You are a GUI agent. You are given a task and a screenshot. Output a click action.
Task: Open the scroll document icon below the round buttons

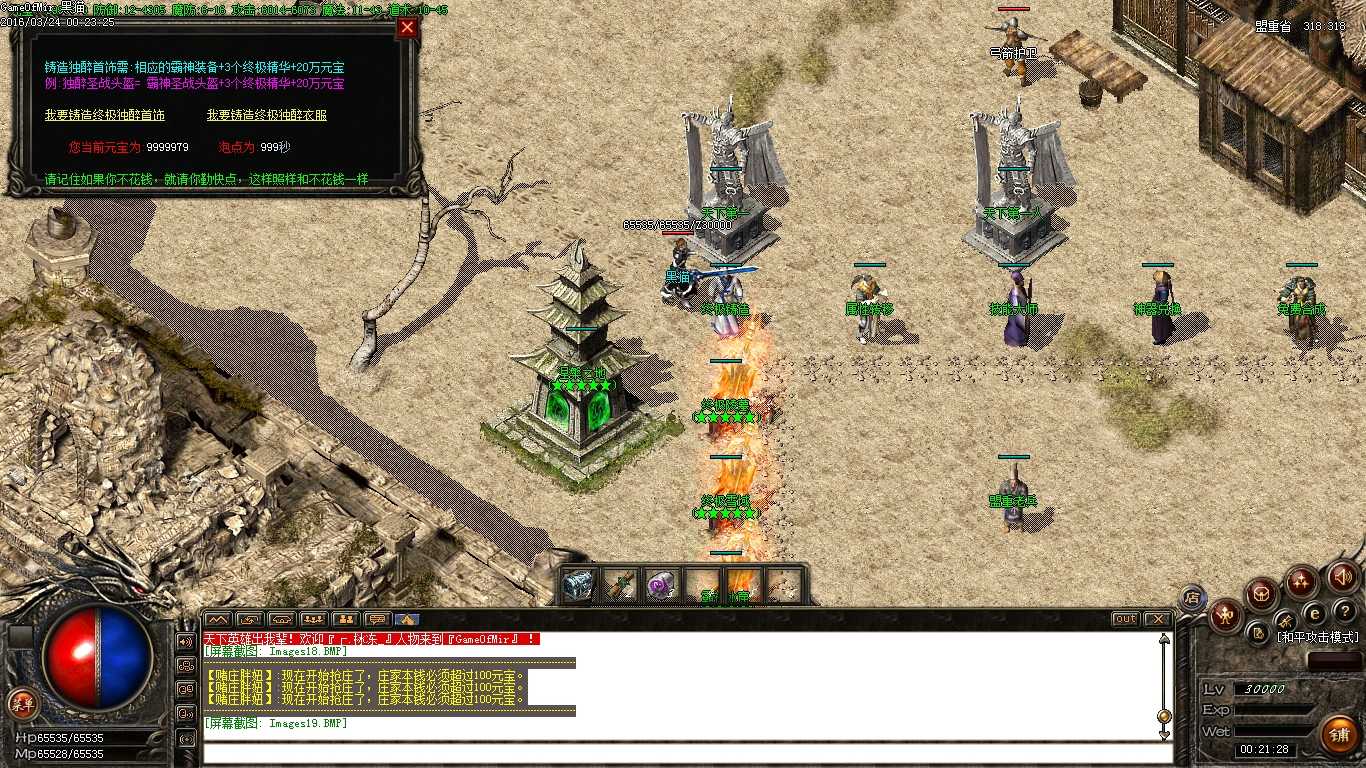1258,633
